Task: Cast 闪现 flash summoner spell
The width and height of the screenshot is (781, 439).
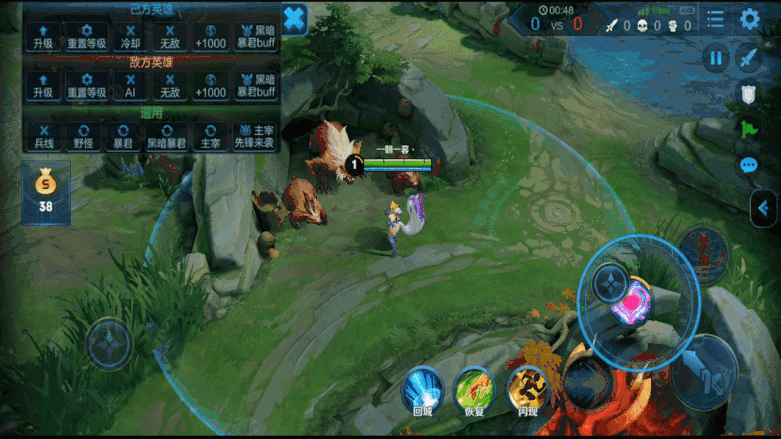Action: [527, 390]
